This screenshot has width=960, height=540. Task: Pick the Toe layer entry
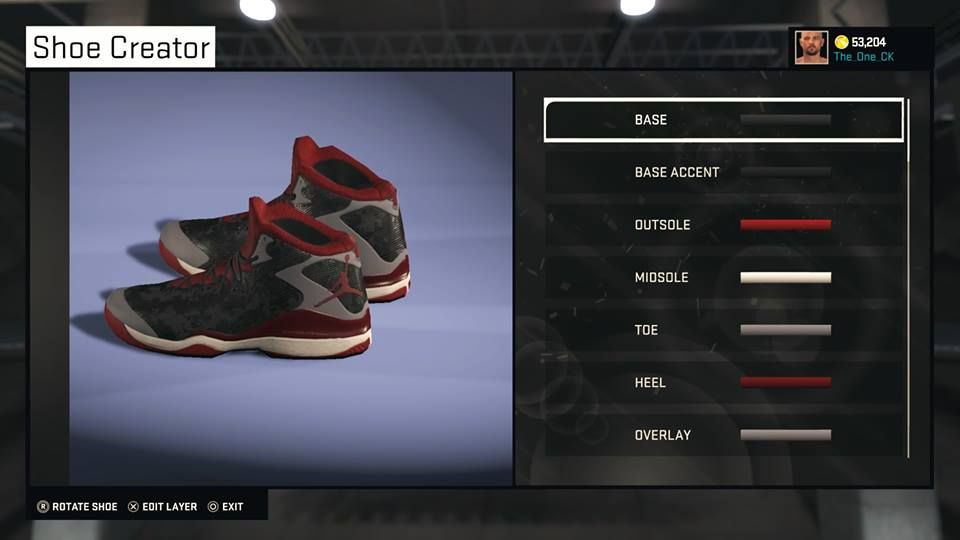[x=723, y=330]
